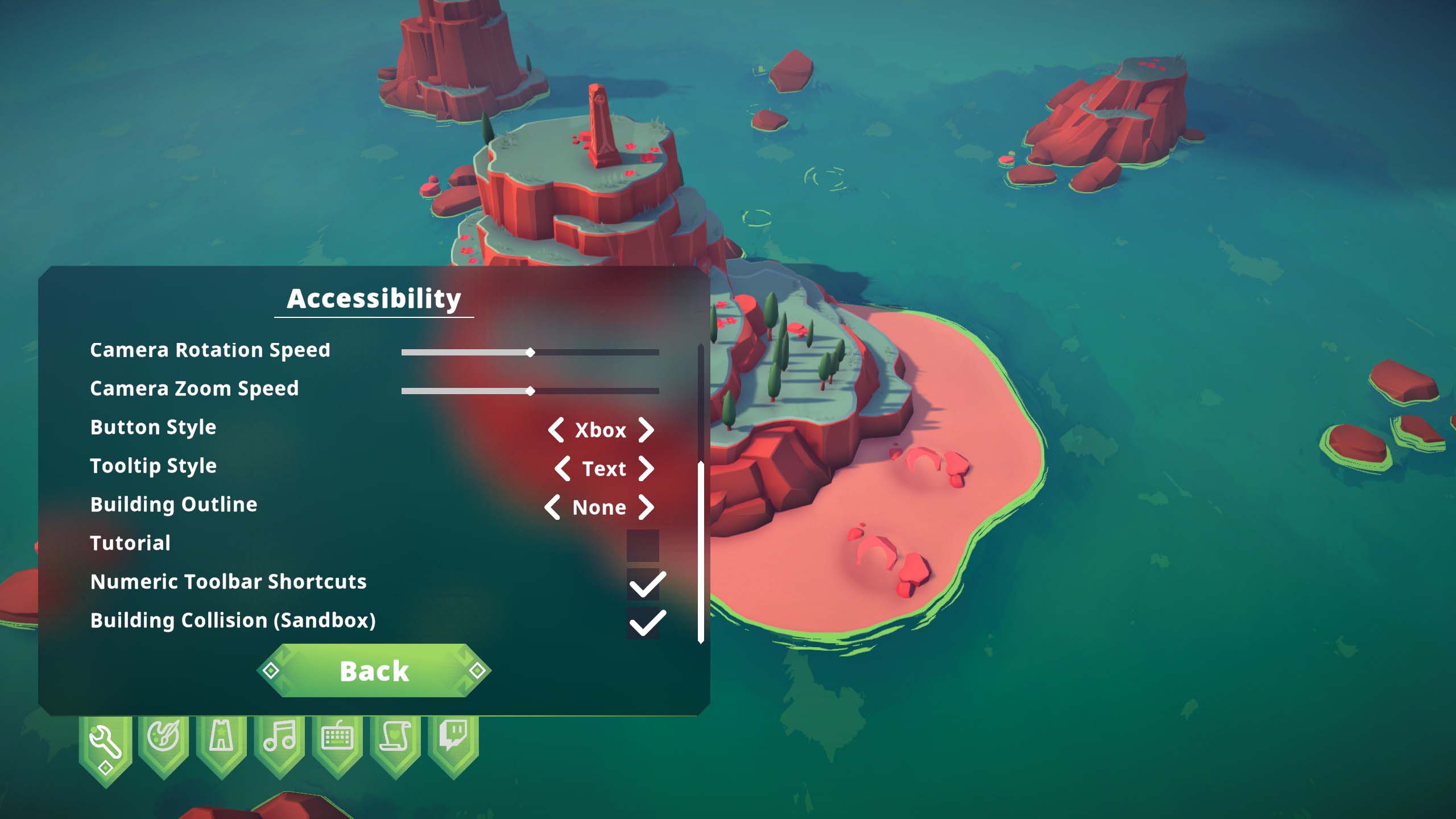Select the music note audio tab
Image resolution: width=1456 pixels, height=819 pixels.
coord(279,739)
